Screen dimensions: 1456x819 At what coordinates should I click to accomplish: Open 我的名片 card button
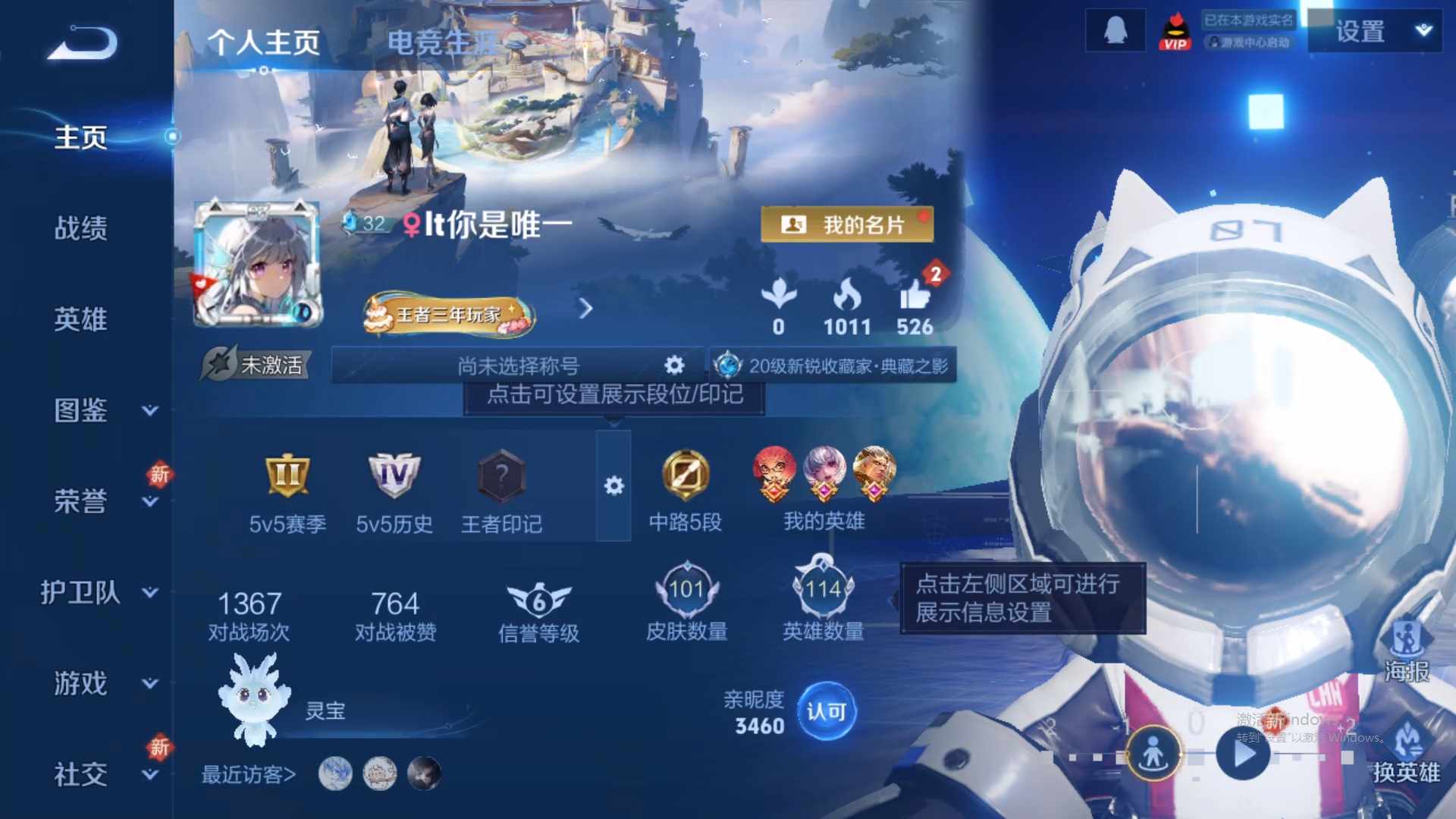pos(847,225)
